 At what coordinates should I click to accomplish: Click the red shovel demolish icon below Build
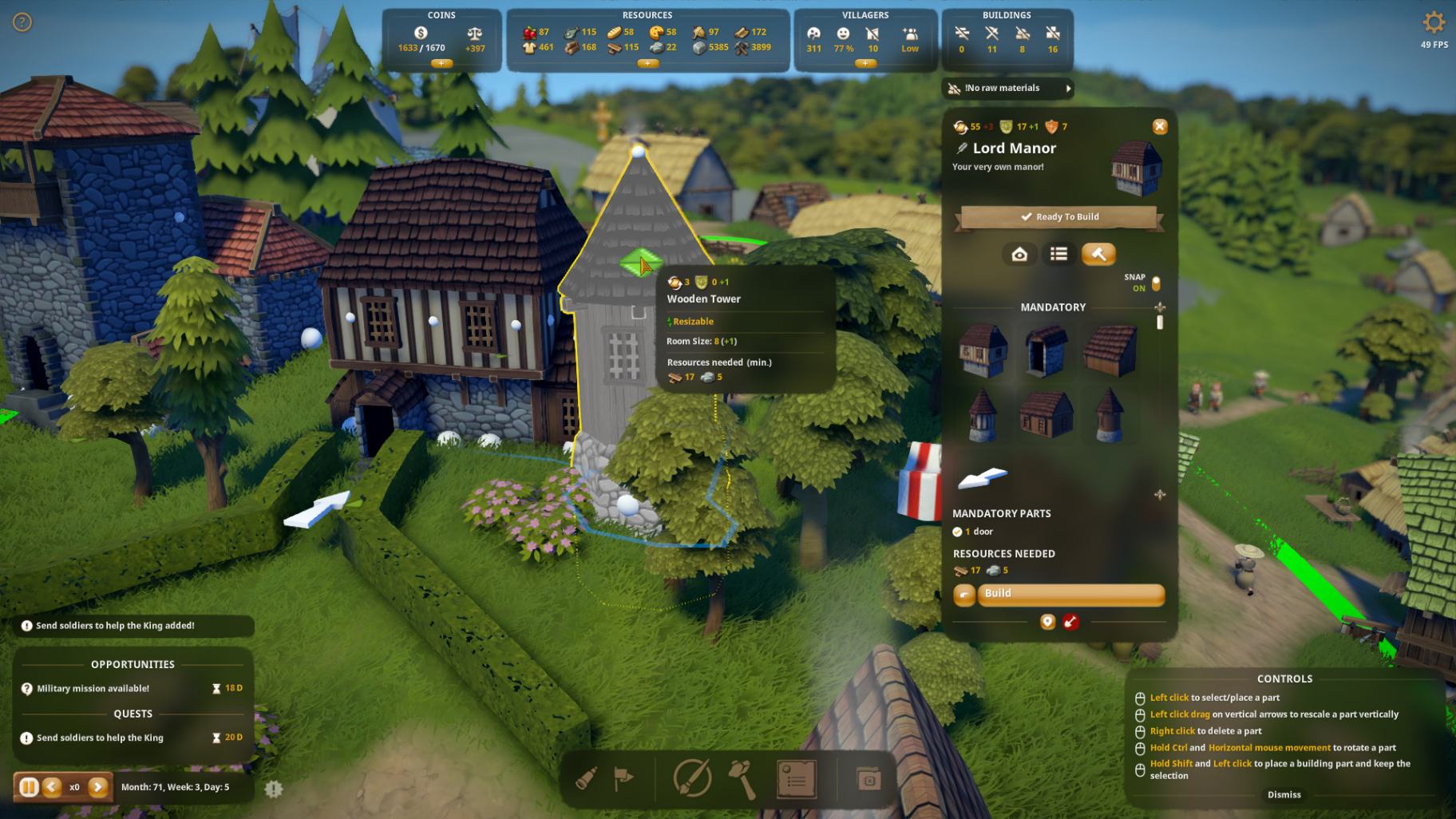click(x=1071, y=622)
